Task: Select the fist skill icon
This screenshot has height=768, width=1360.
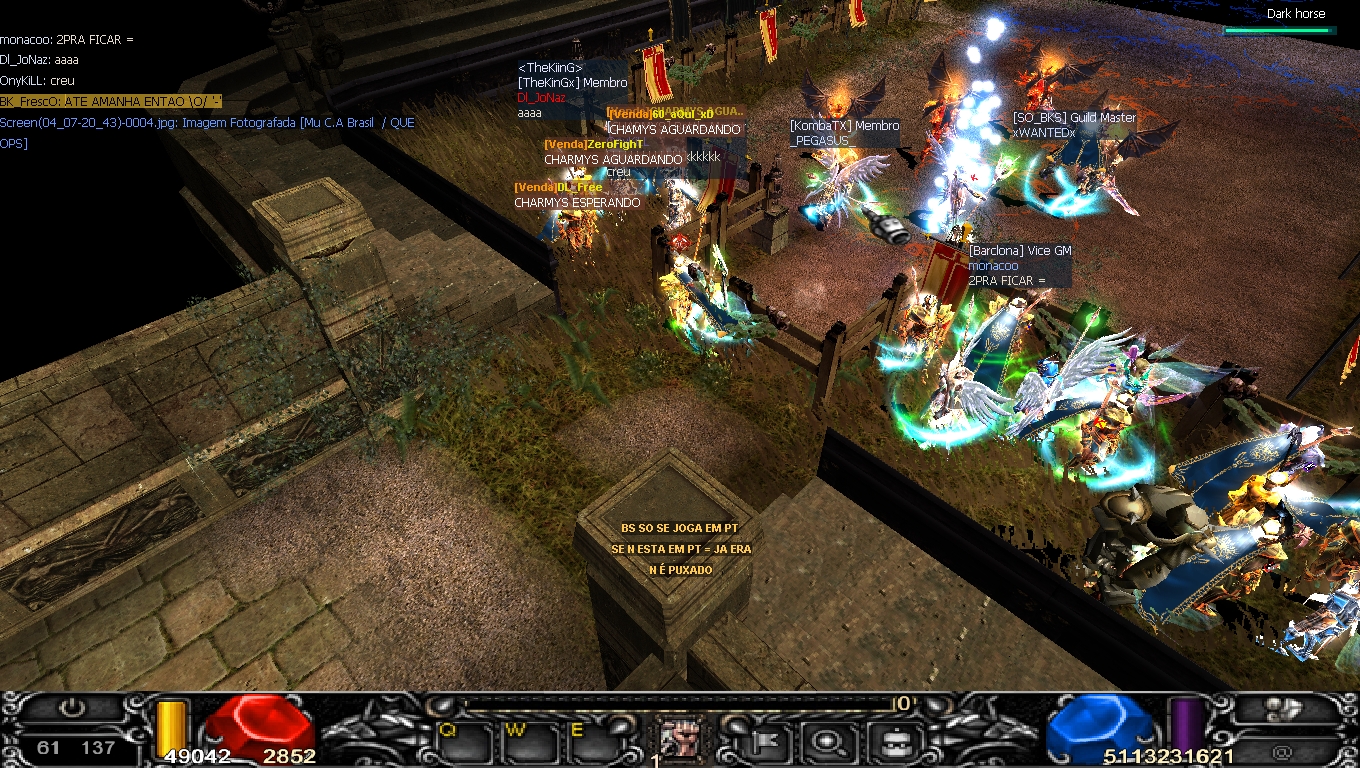Action: 679,740
